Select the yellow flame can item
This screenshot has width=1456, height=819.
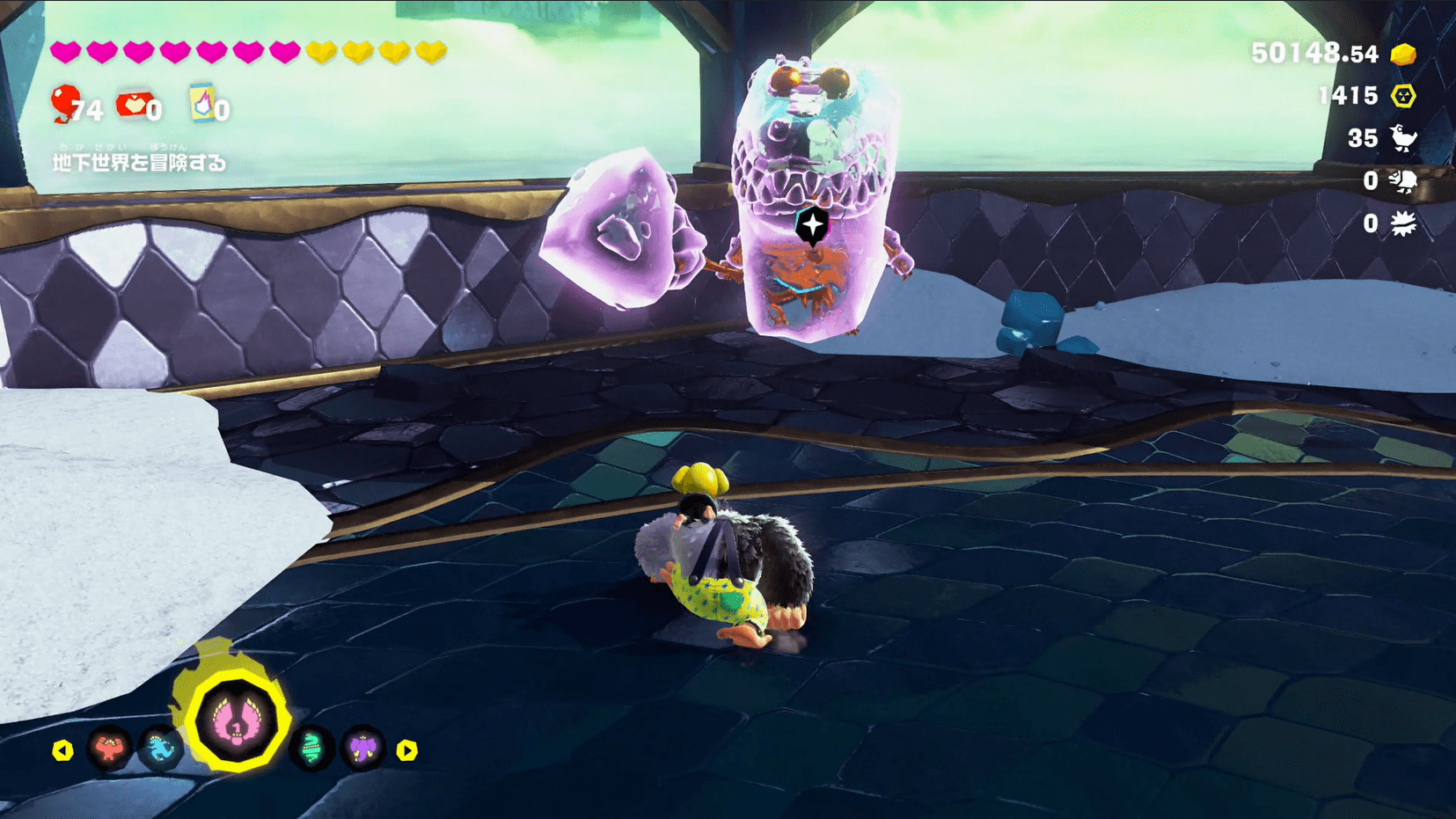[202, 103]
